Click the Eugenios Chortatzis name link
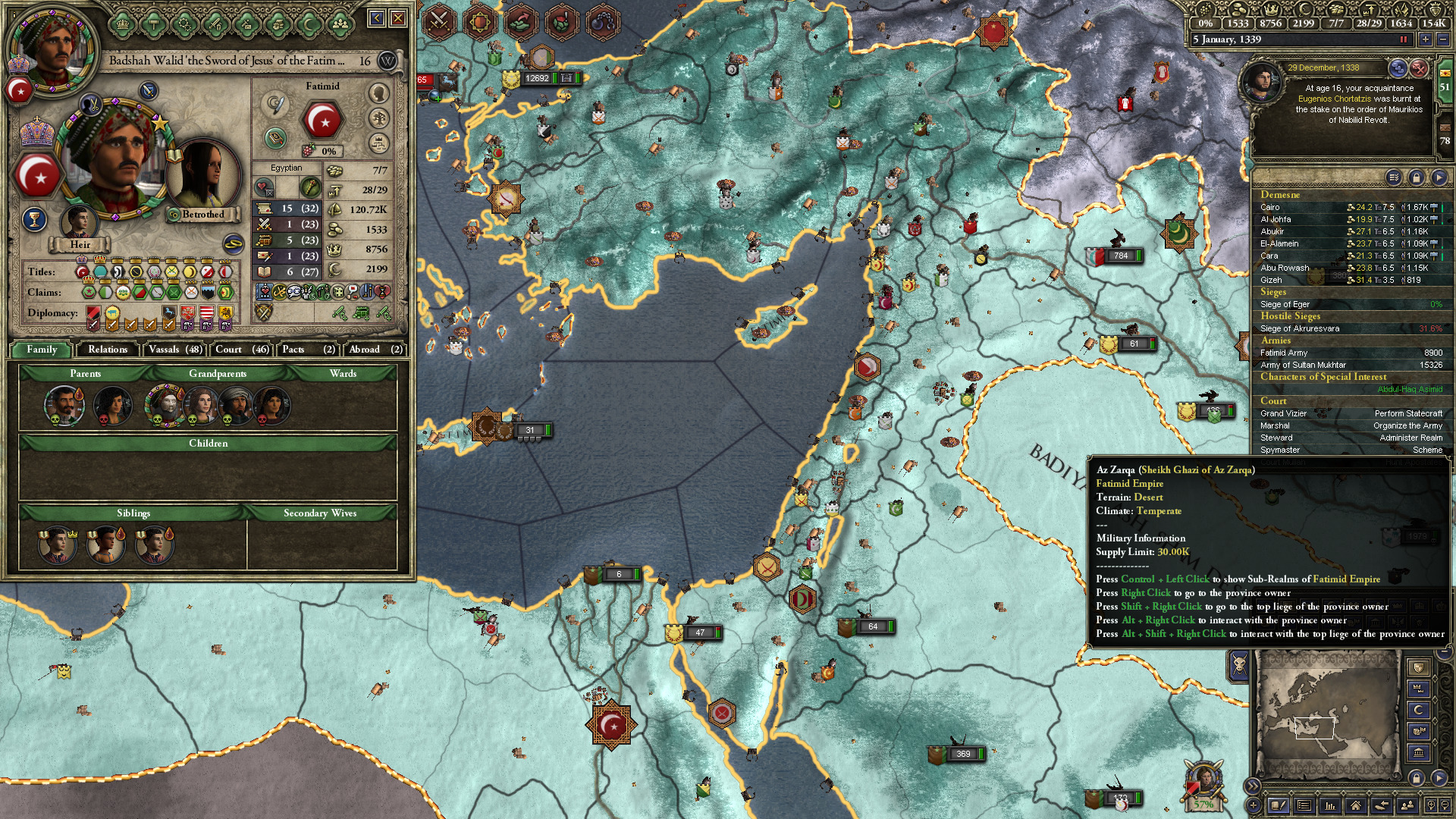1456x819 pixels. [x=1334, y=99]
